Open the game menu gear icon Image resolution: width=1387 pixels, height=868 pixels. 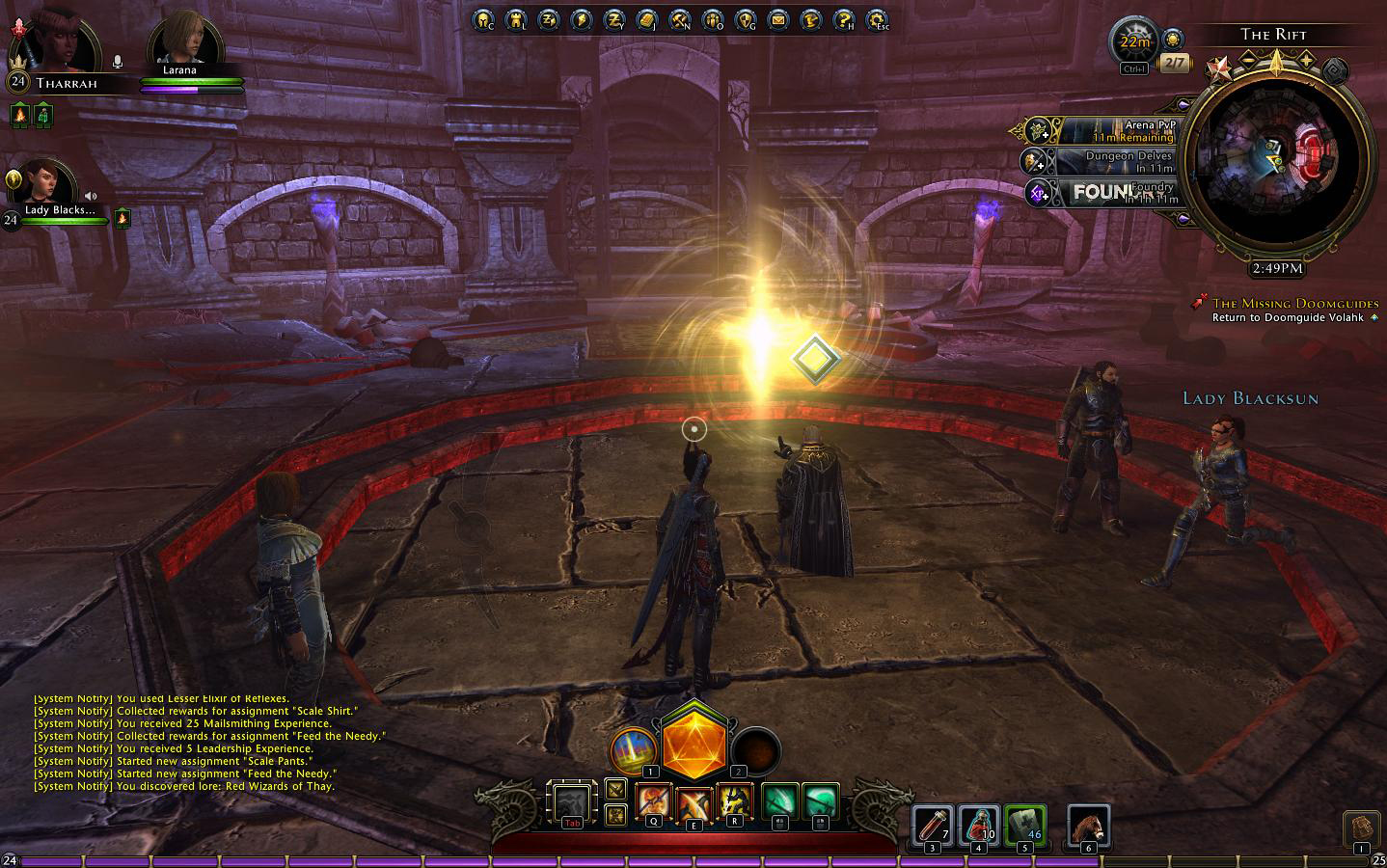point(876,18)
